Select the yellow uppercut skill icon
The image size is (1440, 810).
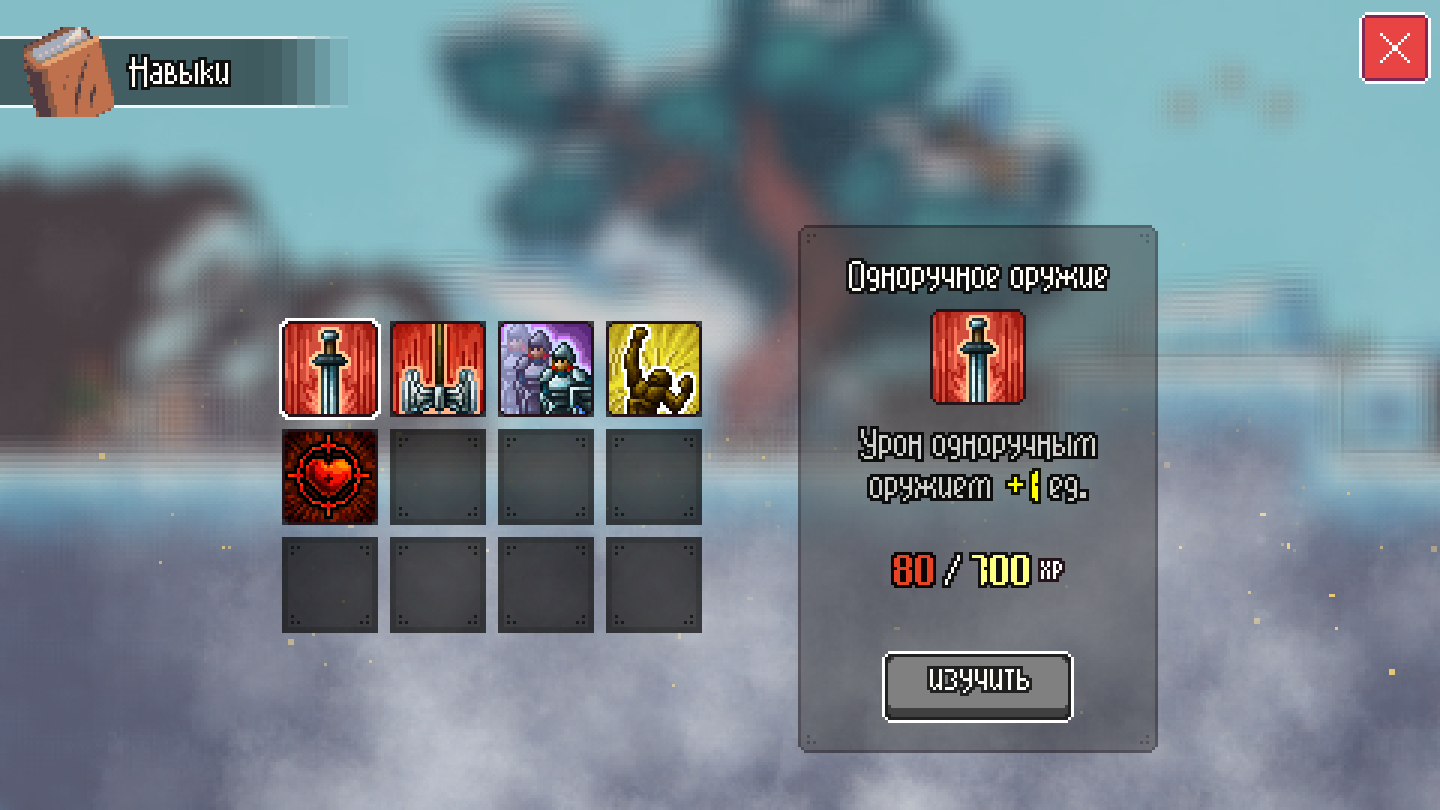pyautogui.click(x=653, y=368)
